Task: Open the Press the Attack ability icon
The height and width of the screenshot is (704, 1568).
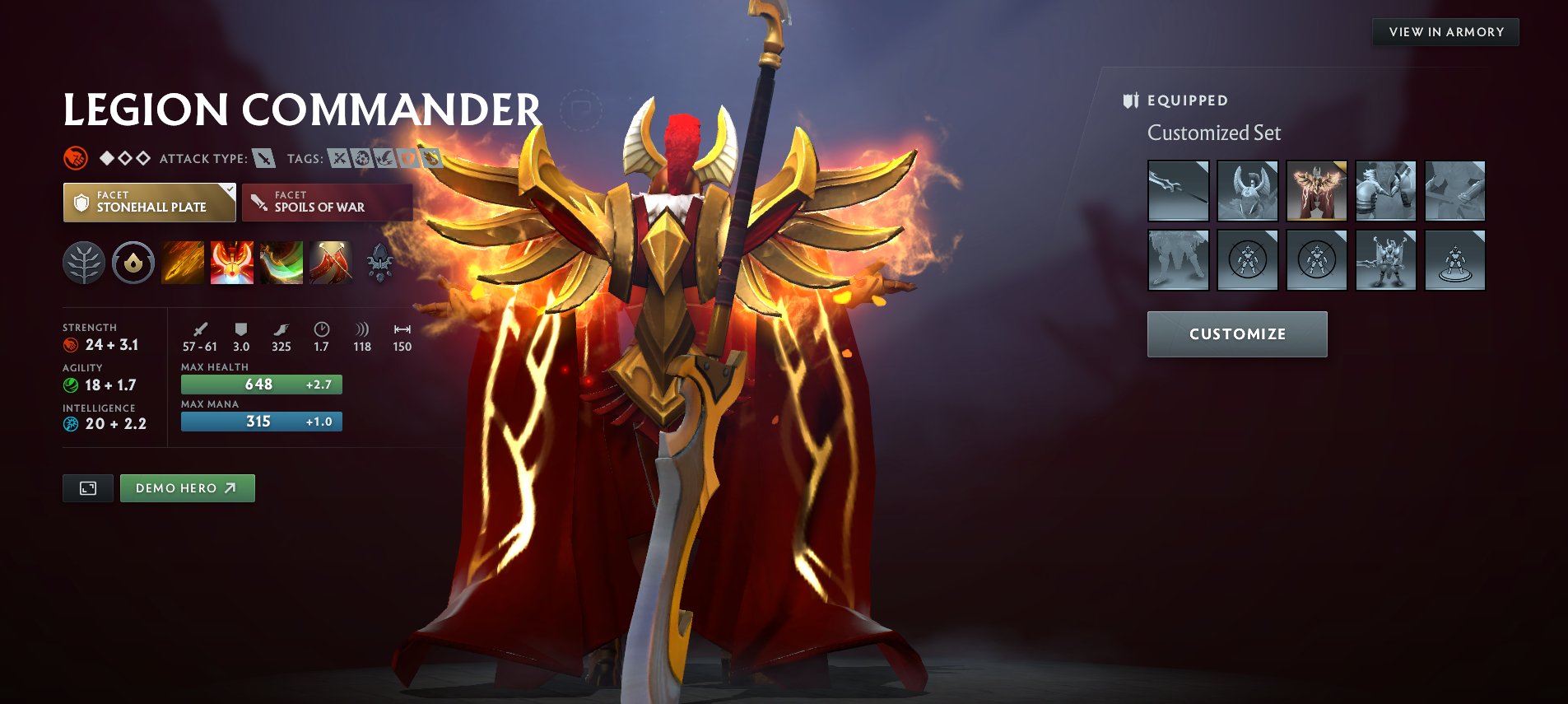Action: pos(232,263)
